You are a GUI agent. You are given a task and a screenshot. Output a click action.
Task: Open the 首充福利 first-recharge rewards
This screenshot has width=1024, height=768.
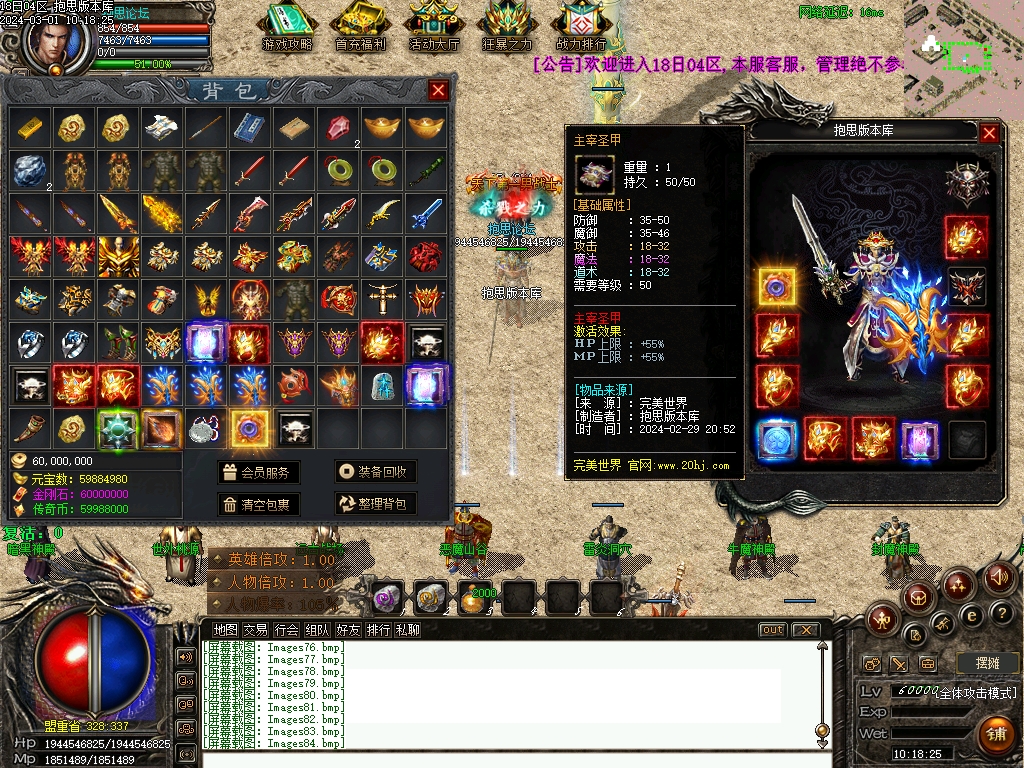click(360, 27)
